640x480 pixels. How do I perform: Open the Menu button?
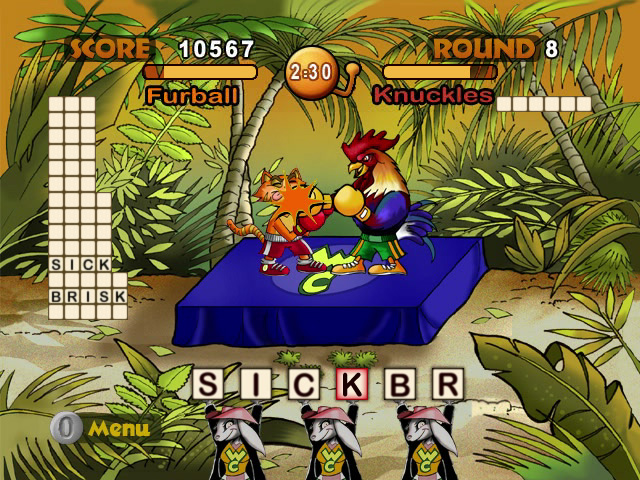coord(102,428)
